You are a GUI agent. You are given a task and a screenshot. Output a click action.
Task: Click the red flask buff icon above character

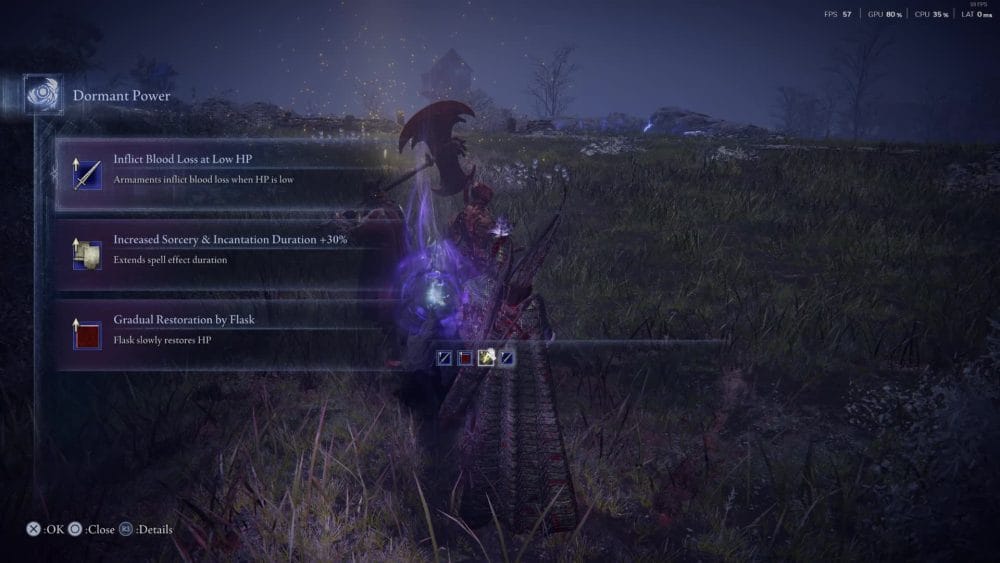465,357
